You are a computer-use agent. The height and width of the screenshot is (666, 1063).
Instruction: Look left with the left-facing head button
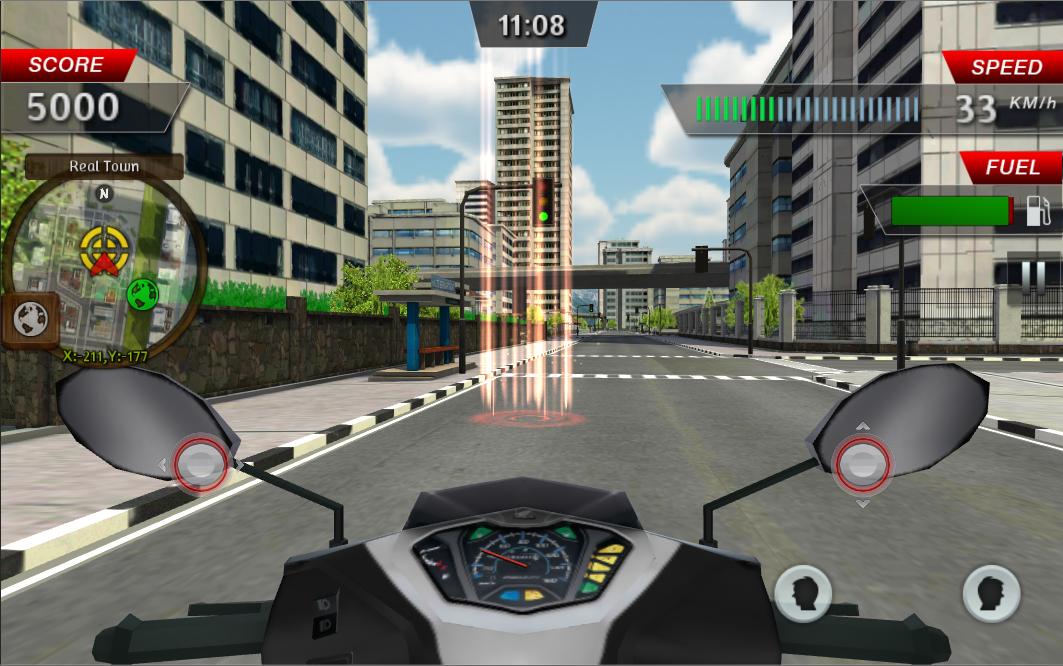(x=802, y=594)
